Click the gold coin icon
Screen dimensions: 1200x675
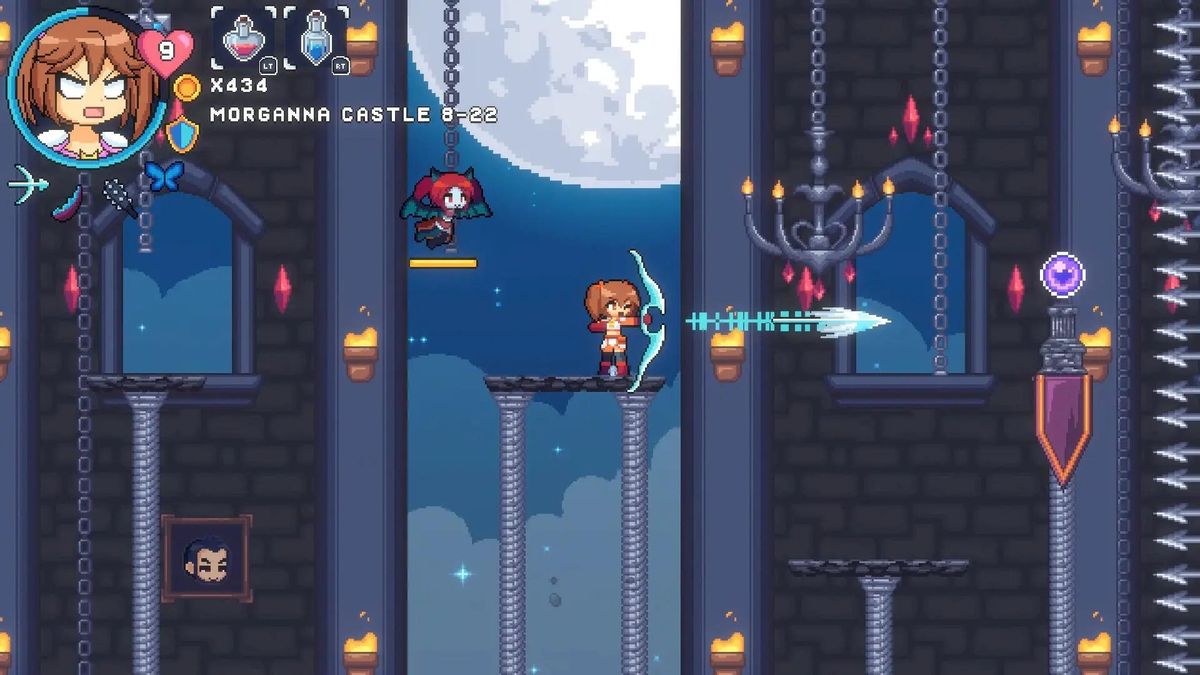(186, 87)
